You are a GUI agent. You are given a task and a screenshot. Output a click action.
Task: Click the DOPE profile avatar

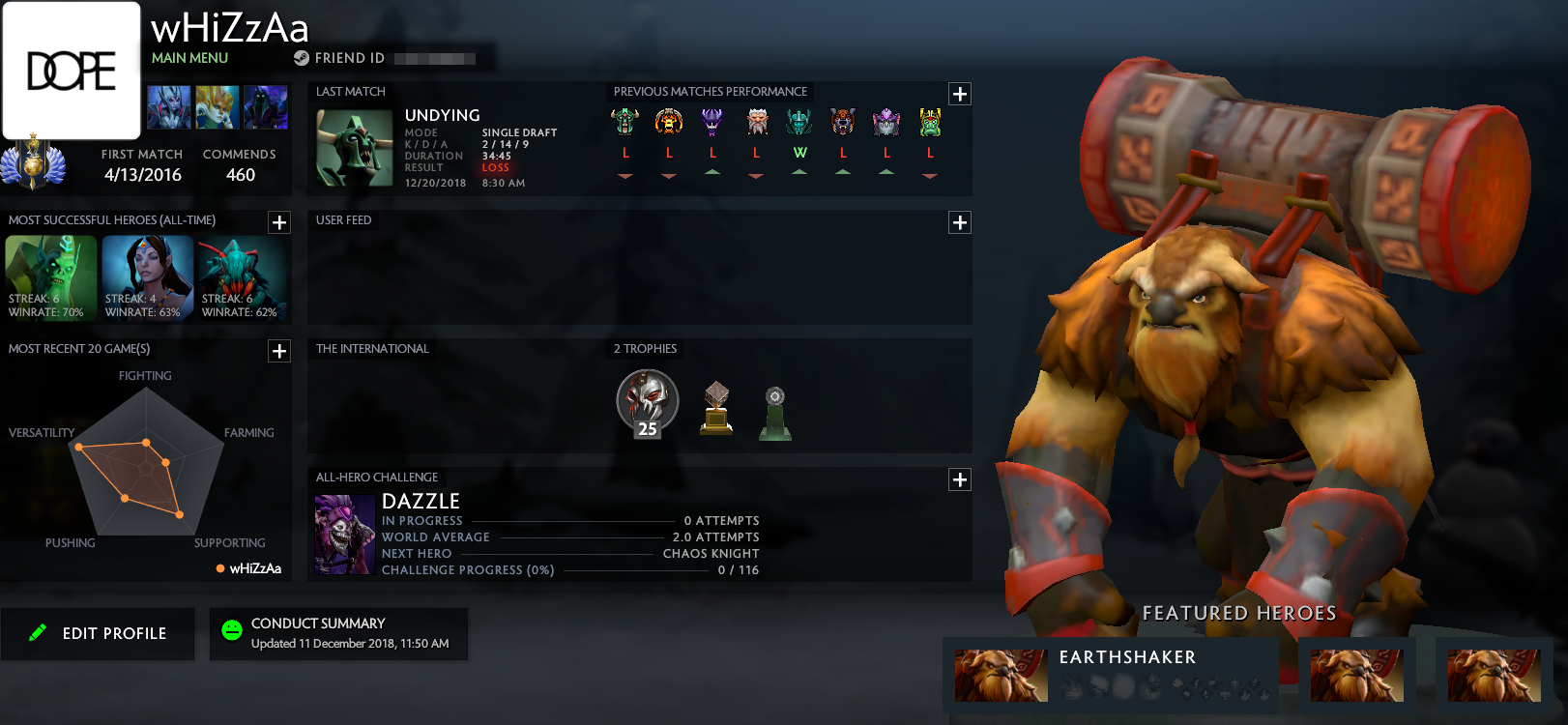click(x=72, y=71)
